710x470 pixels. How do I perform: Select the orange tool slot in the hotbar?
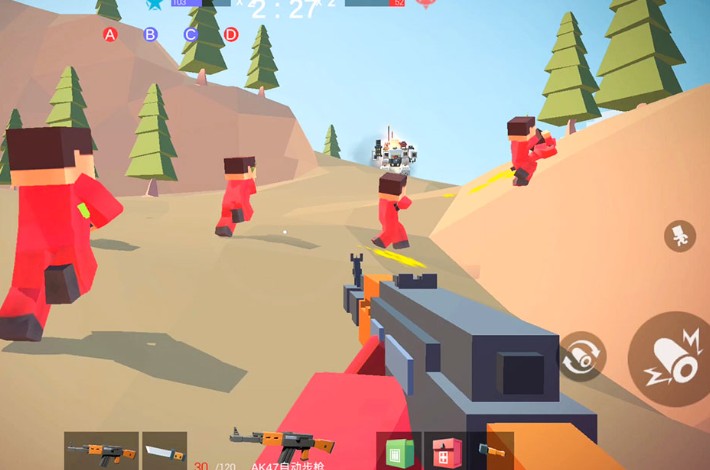click(491, 450)
